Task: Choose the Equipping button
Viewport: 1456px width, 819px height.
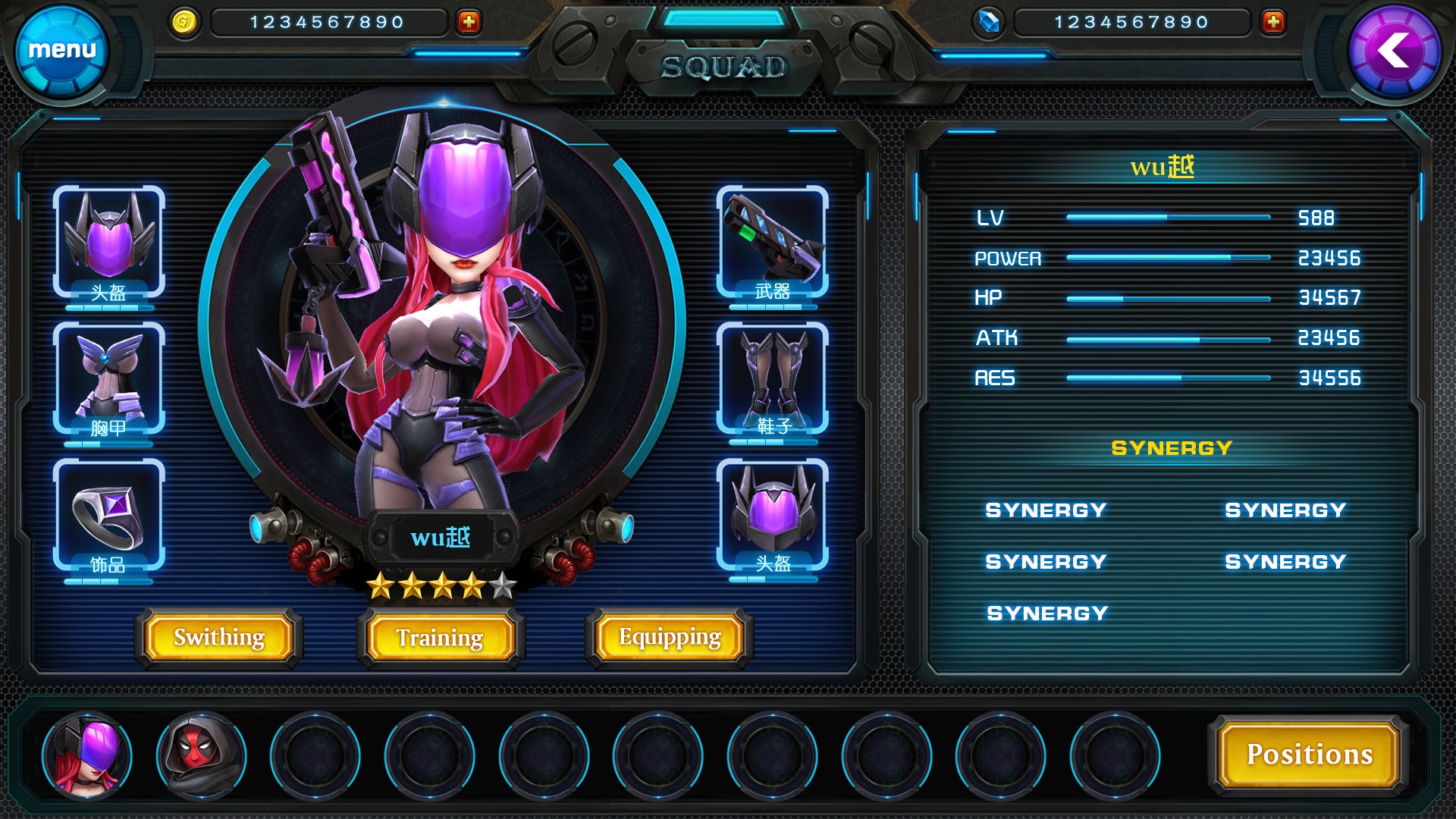Action: click(x=670, y=637)
